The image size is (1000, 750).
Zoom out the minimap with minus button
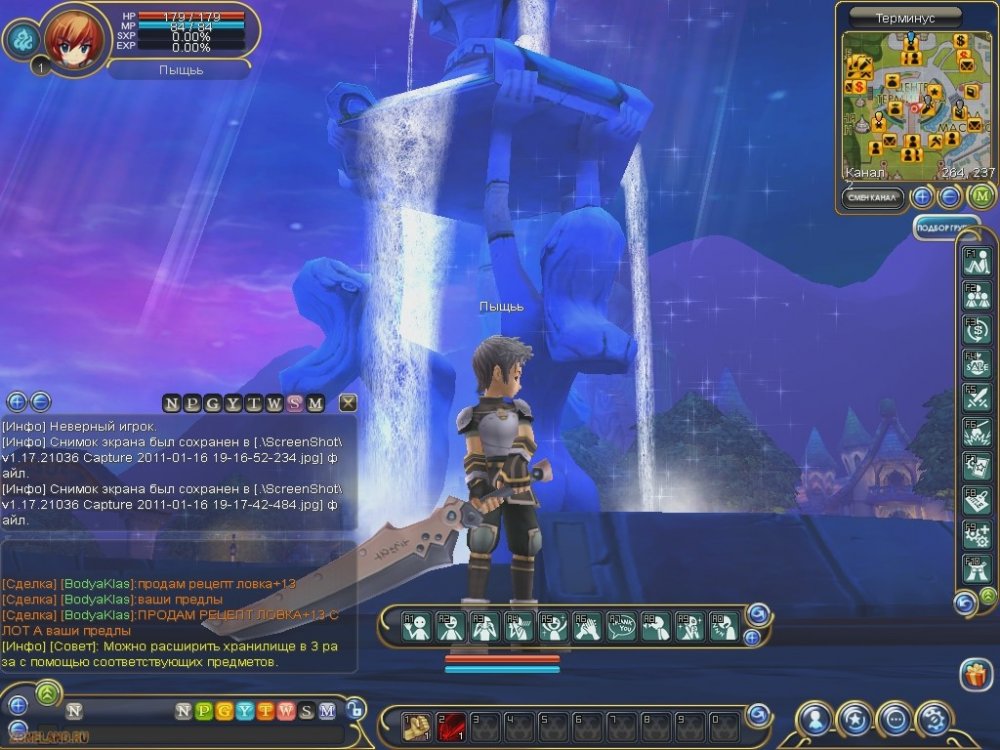tap(950, 197)
